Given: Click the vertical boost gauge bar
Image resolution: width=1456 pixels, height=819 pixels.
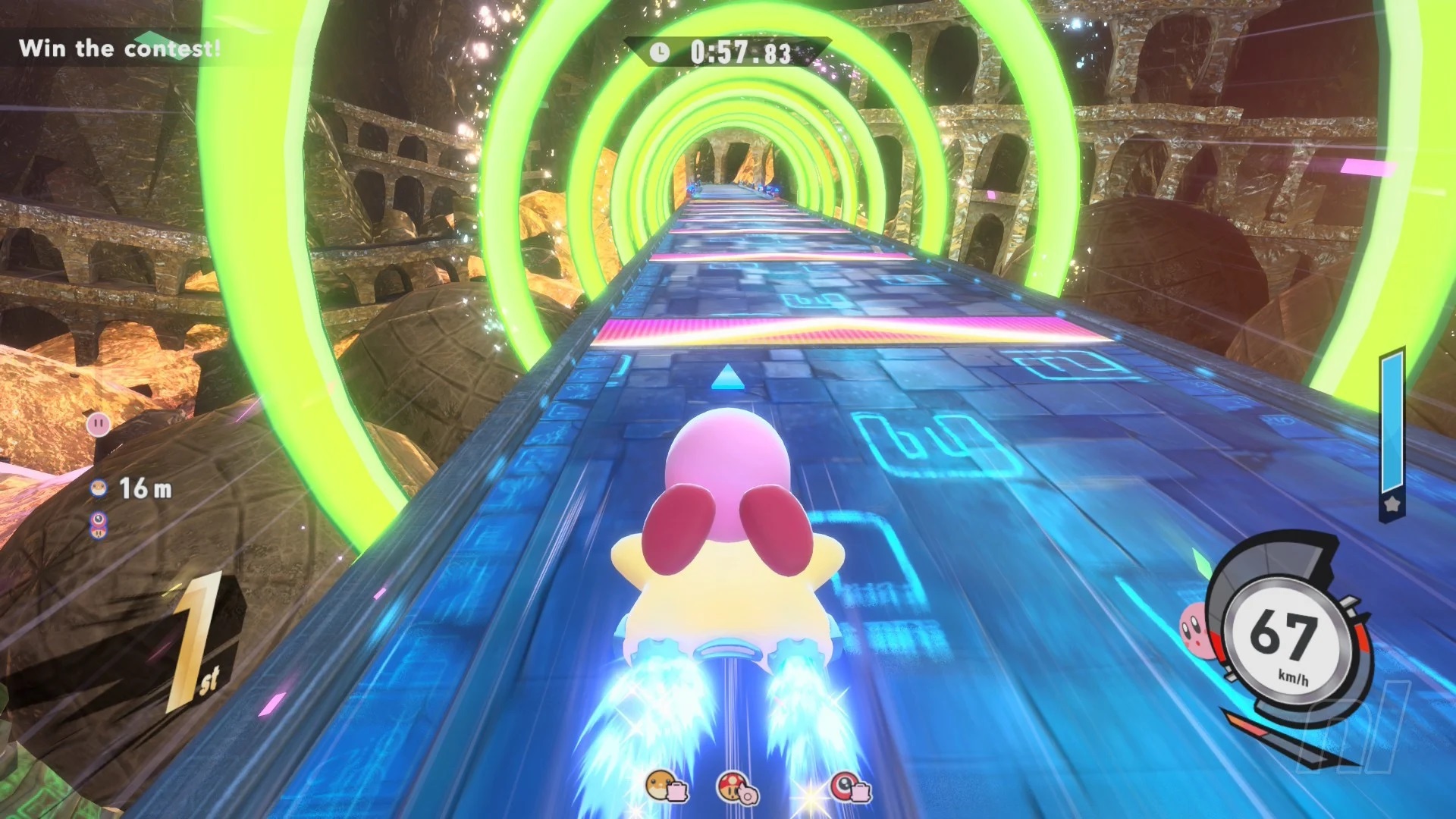Looking at the screenshot, I should 1392,421.
